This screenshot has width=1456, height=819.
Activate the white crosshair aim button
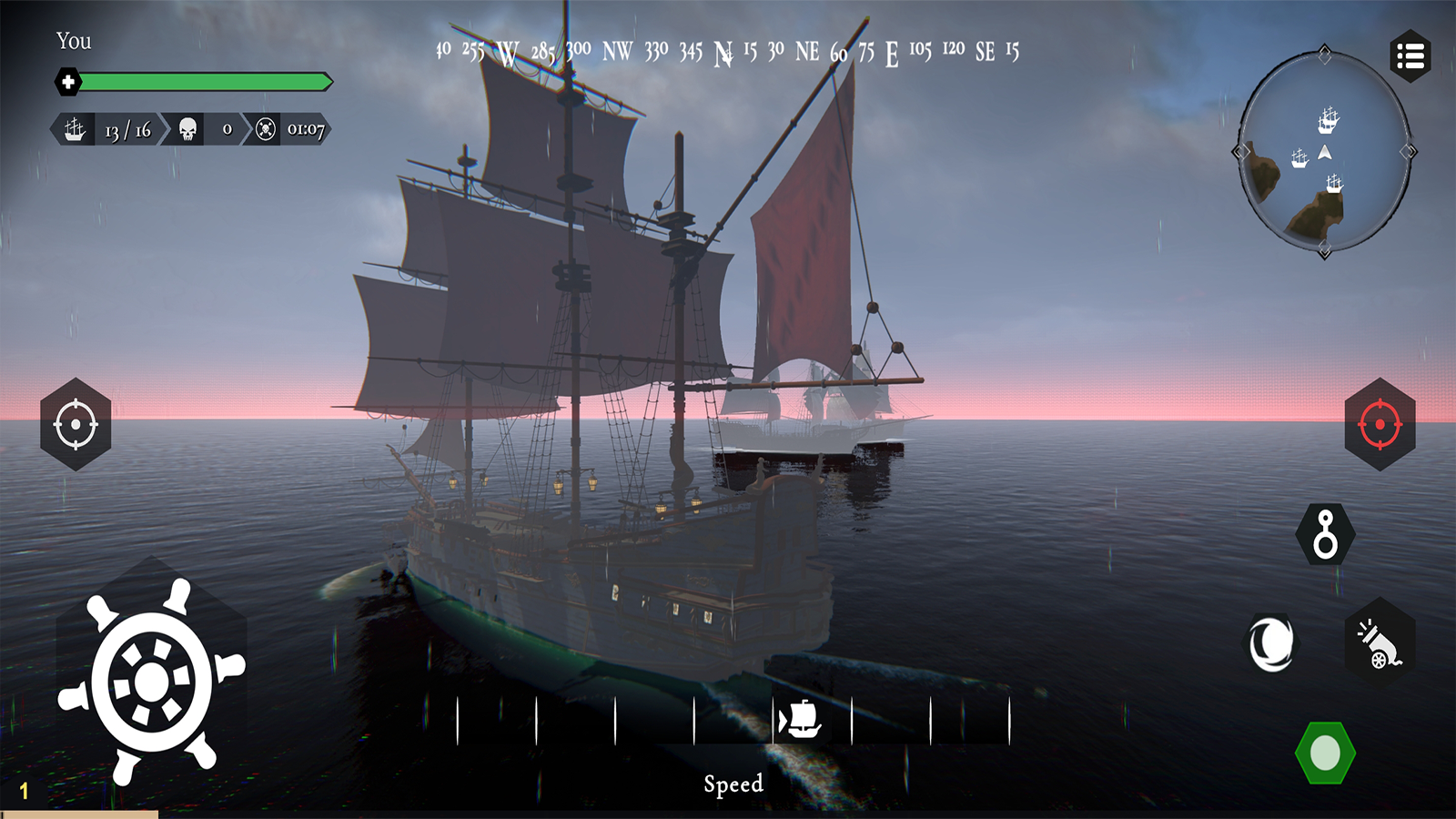(x=76, y=424)
